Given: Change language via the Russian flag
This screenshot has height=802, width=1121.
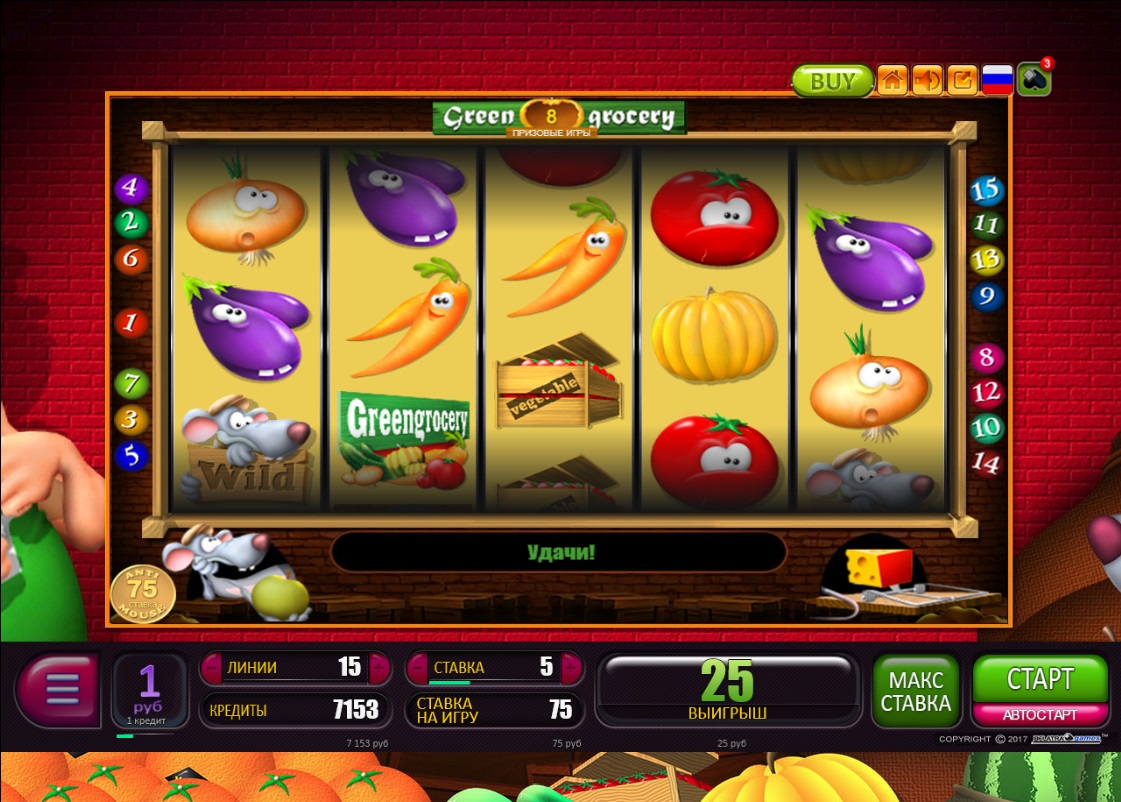Looking at the screenshot, I should (997, 81).
